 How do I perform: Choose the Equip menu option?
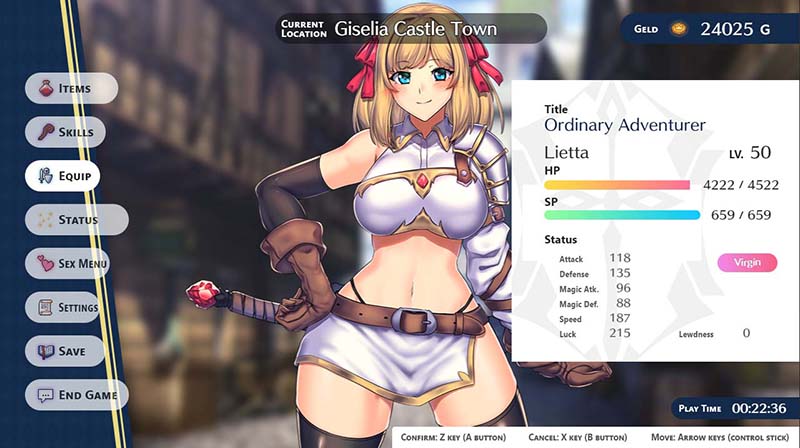[x=72, y=176]
